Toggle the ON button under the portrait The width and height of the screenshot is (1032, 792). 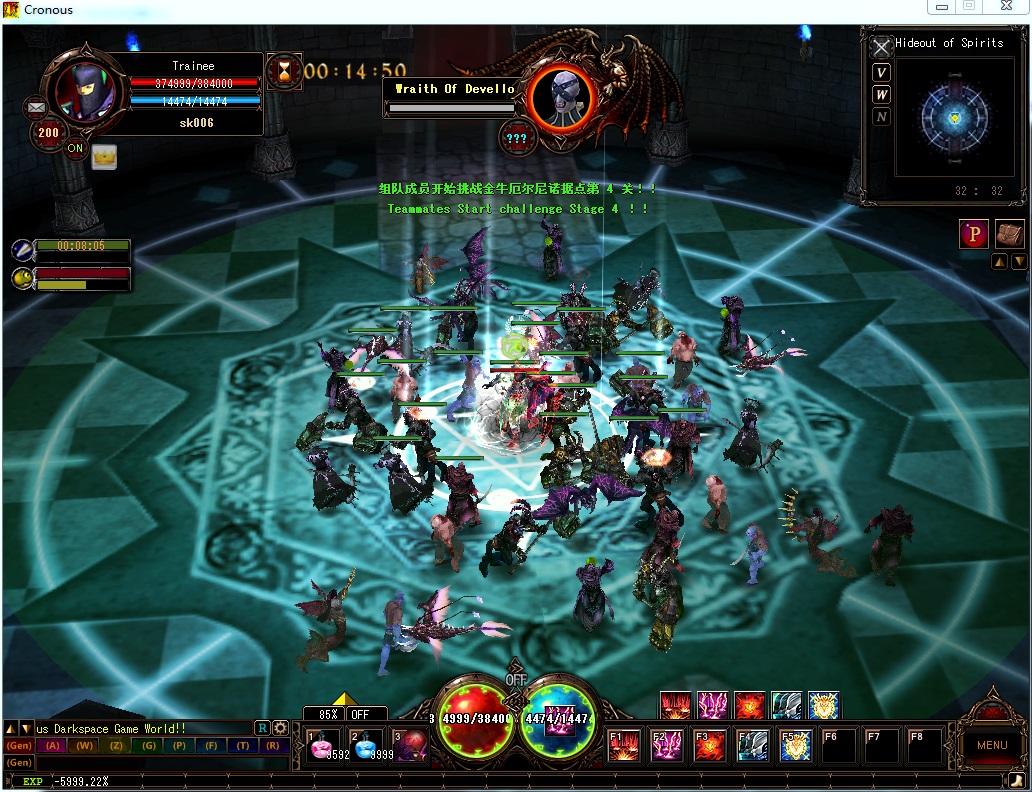76,149
